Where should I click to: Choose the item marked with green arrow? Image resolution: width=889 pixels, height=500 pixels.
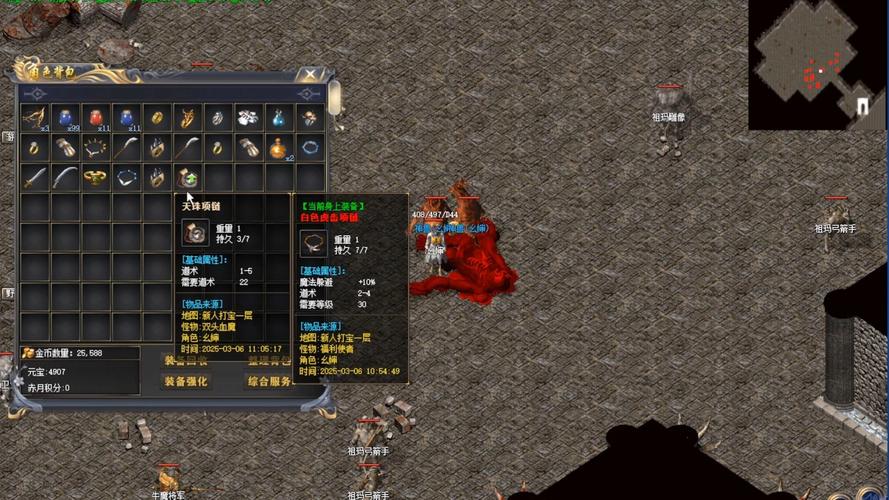click(188, 179)
